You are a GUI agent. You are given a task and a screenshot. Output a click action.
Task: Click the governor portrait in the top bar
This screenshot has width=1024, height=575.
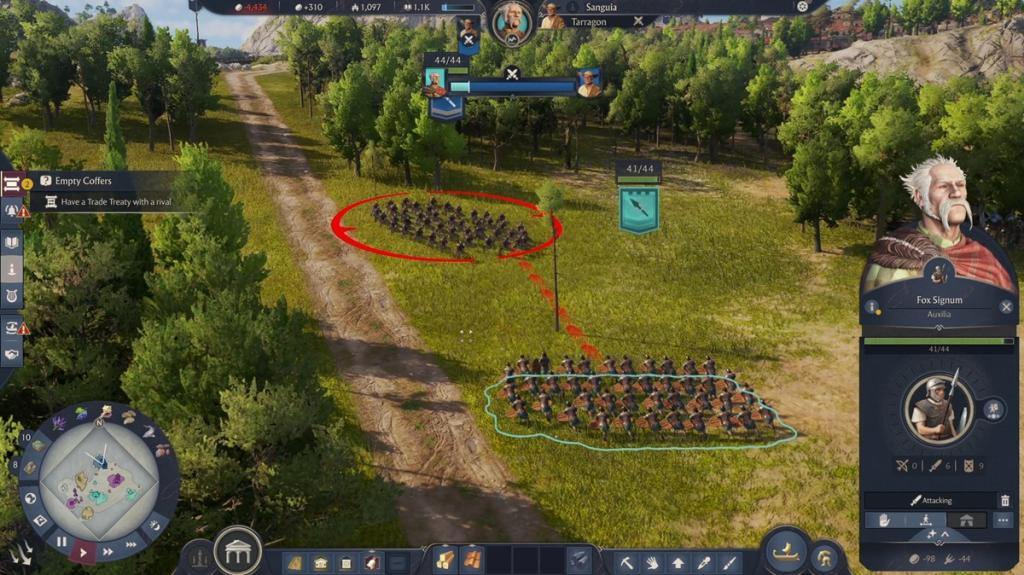[512, 22]
